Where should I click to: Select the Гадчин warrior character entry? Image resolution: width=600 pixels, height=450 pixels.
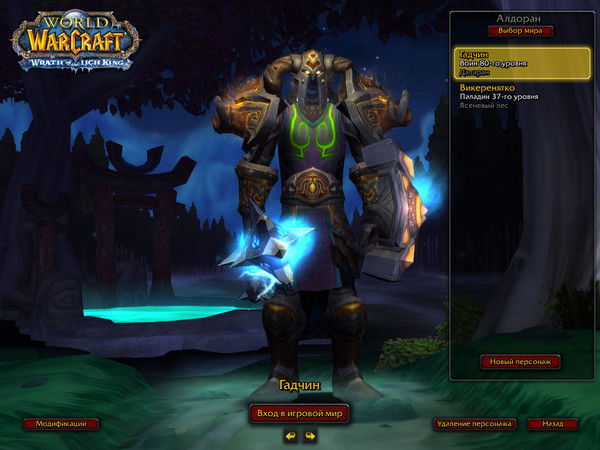tap(519, 63)
